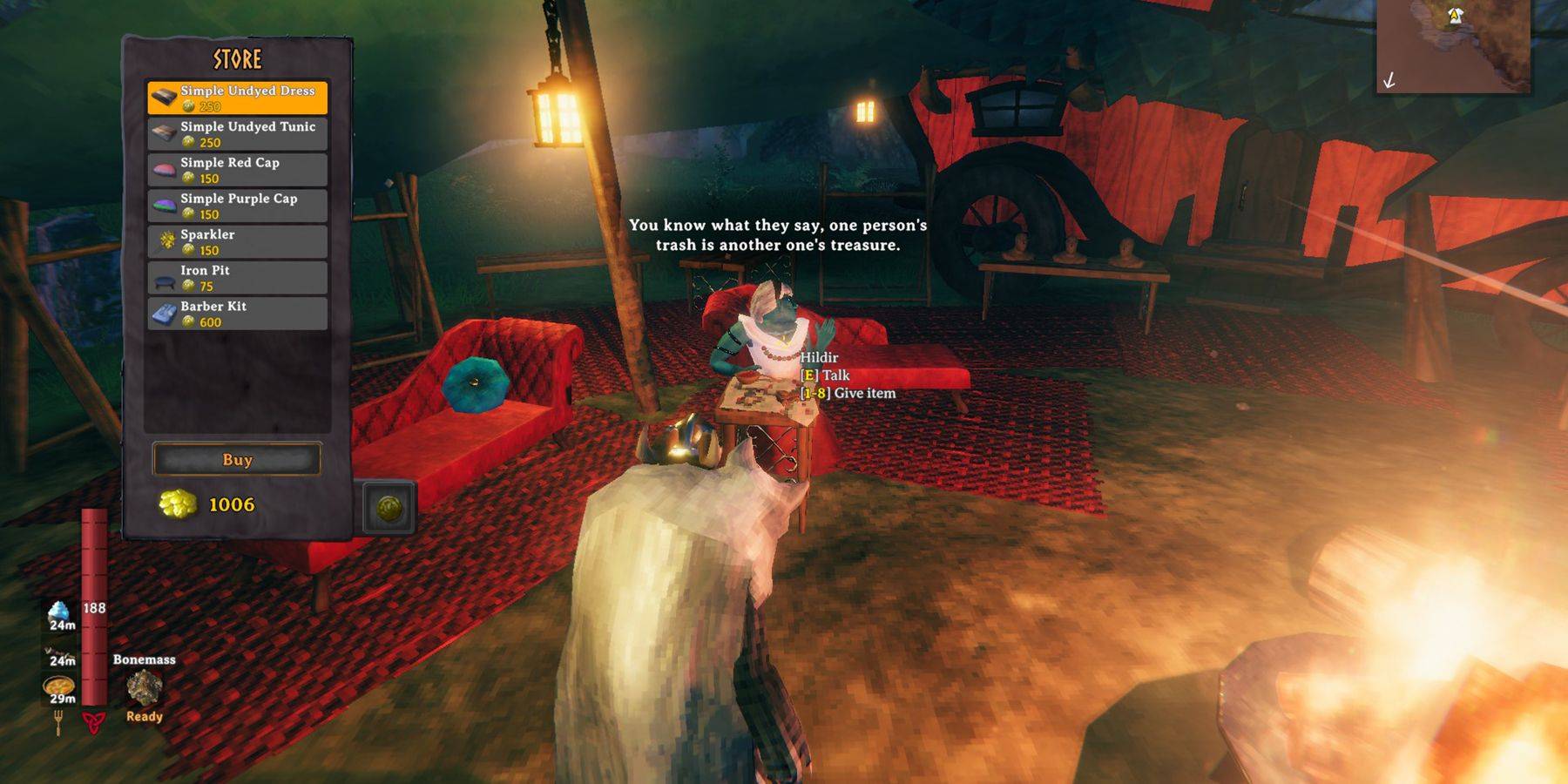Open the minimap
This screenshot has width=1568, height=784.
click(x=1453, y=45)
